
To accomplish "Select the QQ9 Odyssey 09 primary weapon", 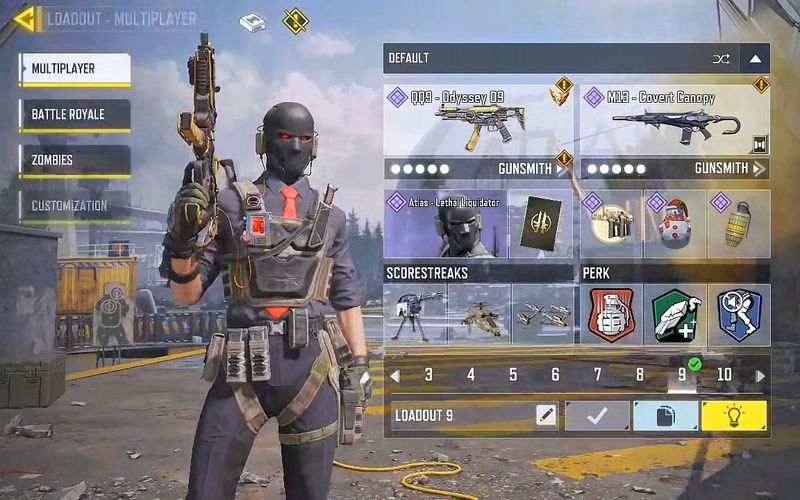I will (x=478, y=120).
